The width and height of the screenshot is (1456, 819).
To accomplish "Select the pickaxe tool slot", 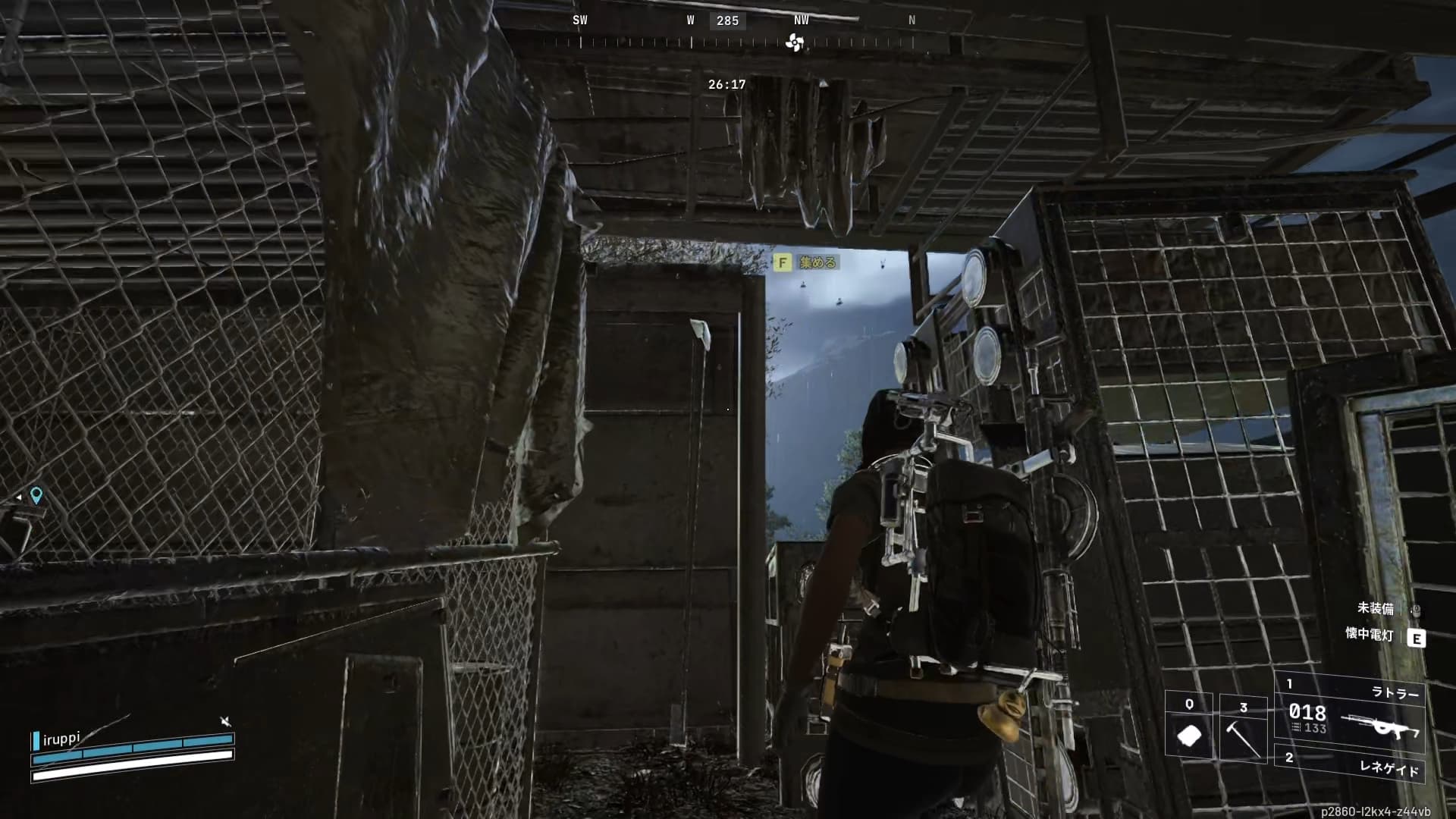I will pos(1243,731).
